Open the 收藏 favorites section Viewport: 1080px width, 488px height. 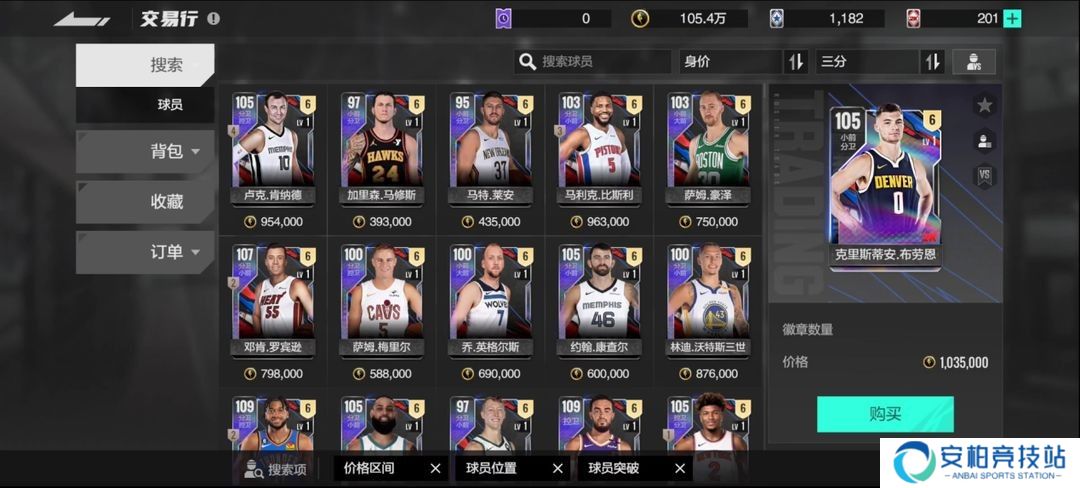coord(145,201)
